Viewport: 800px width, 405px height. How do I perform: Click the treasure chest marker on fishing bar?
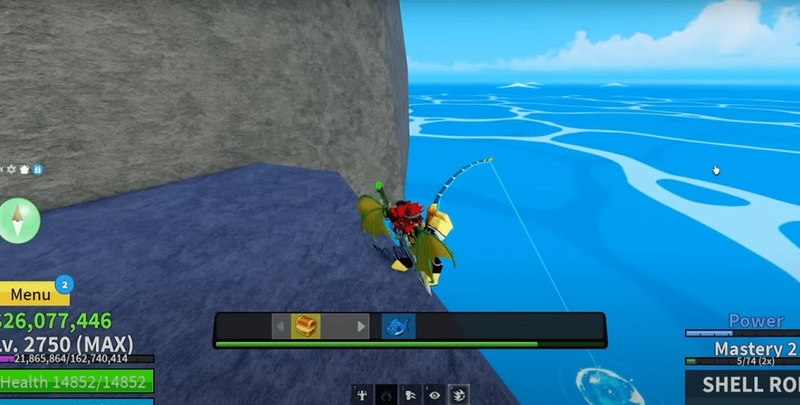click(x=306, y=326)
